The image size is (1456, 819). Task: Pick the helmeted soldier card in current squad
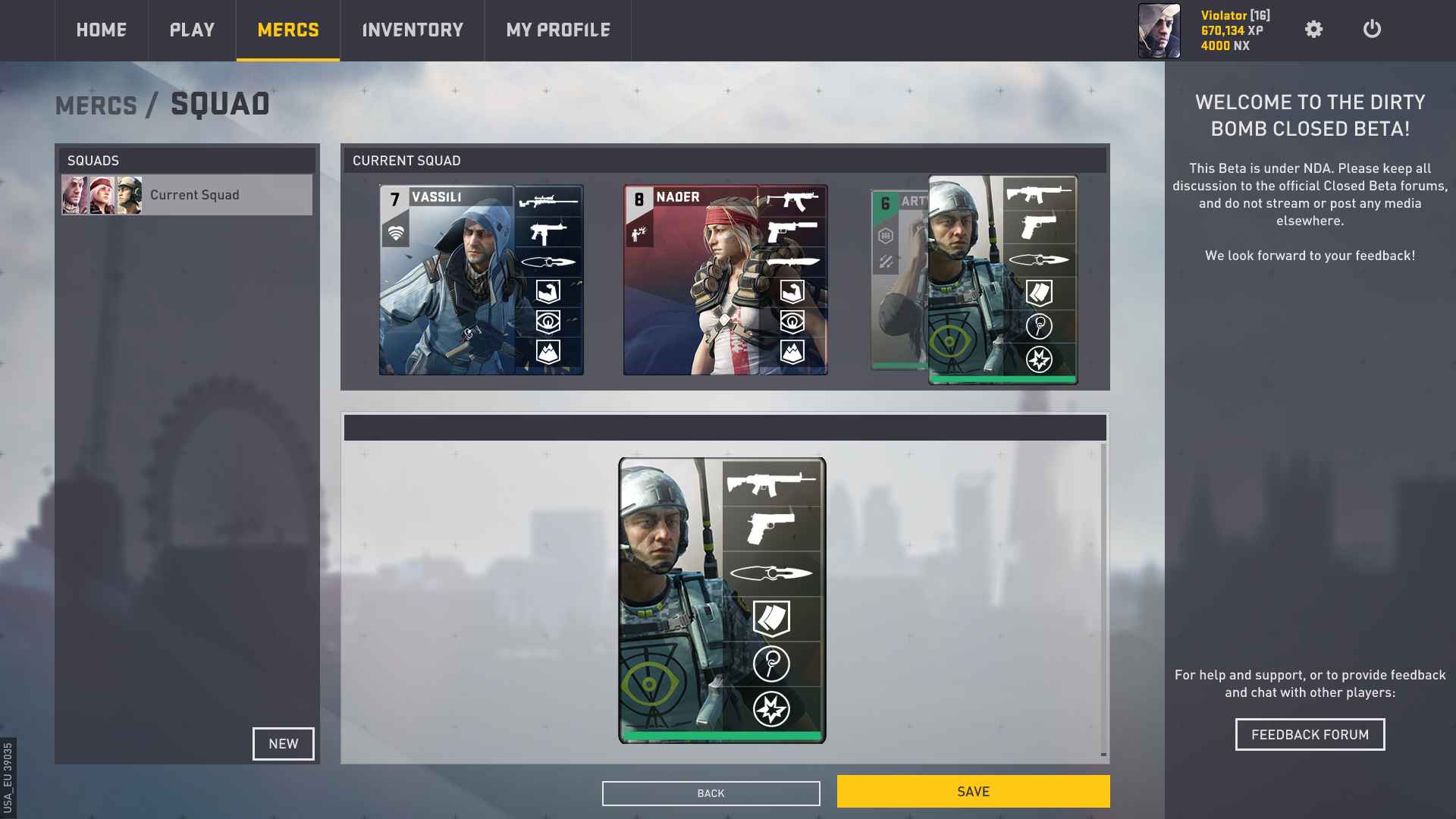coord(1002,280)
